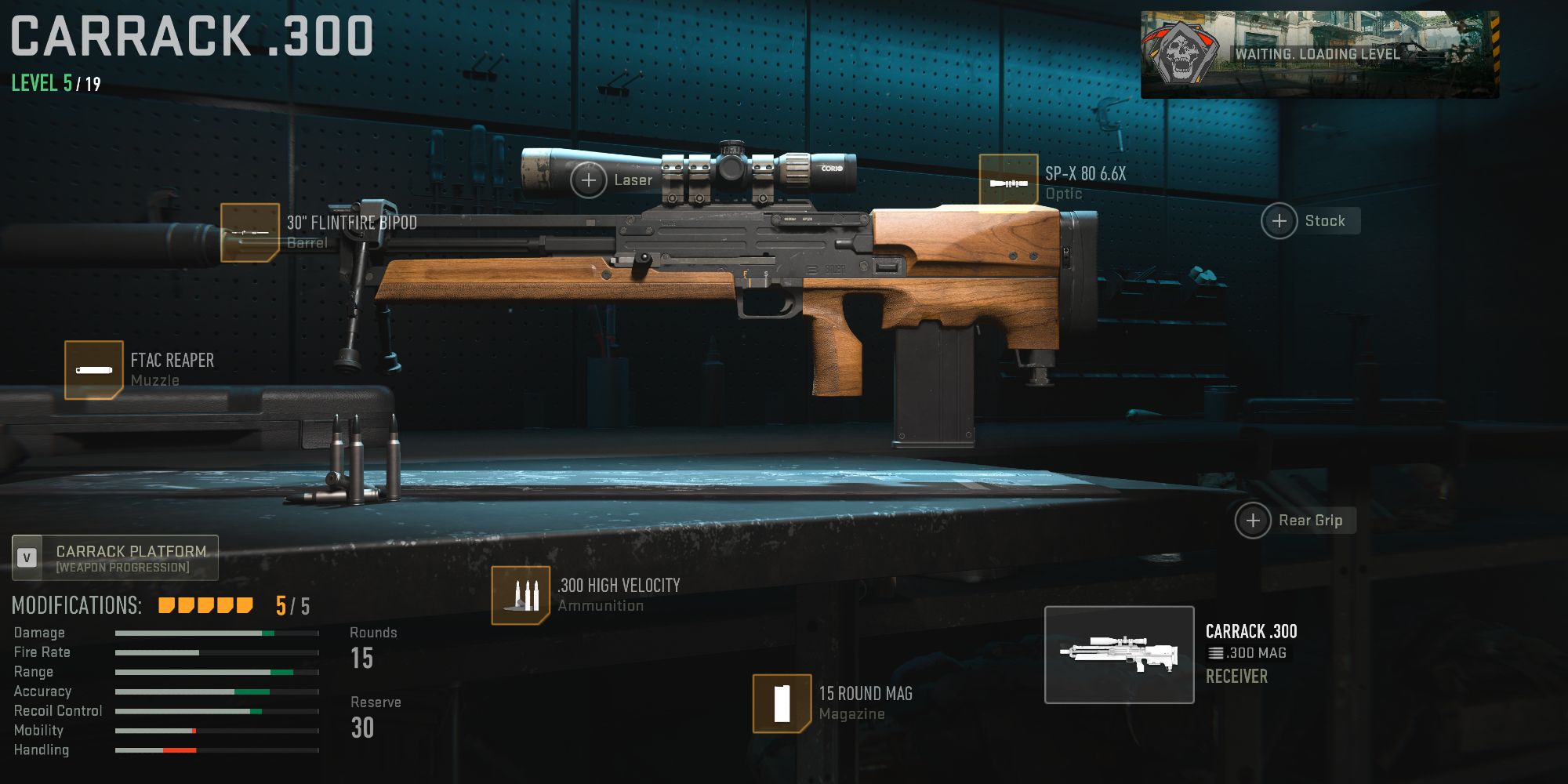Open the 15 Round Mag magazine slot
This screenshot has height=784, width=1568.
pyautogui.click(x=782, y=703)
